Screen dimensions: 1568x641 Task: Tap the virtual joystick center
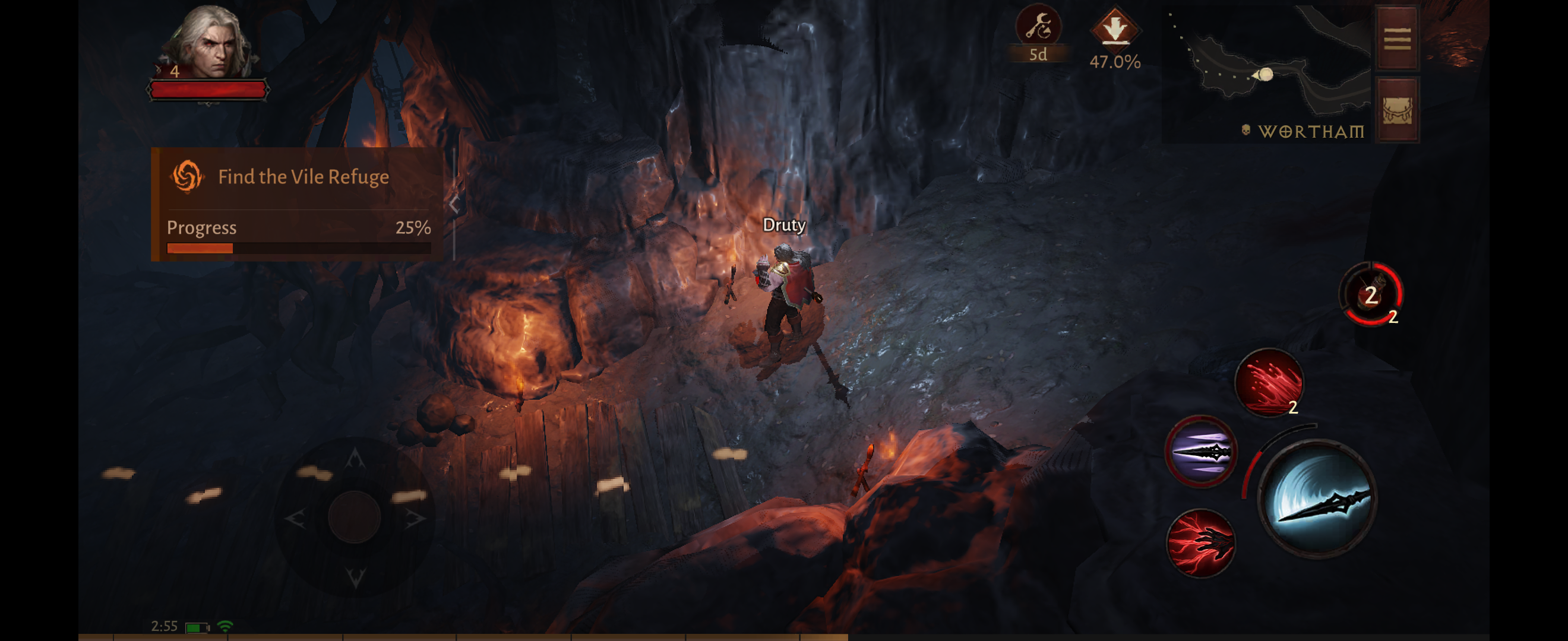[354, 517]
